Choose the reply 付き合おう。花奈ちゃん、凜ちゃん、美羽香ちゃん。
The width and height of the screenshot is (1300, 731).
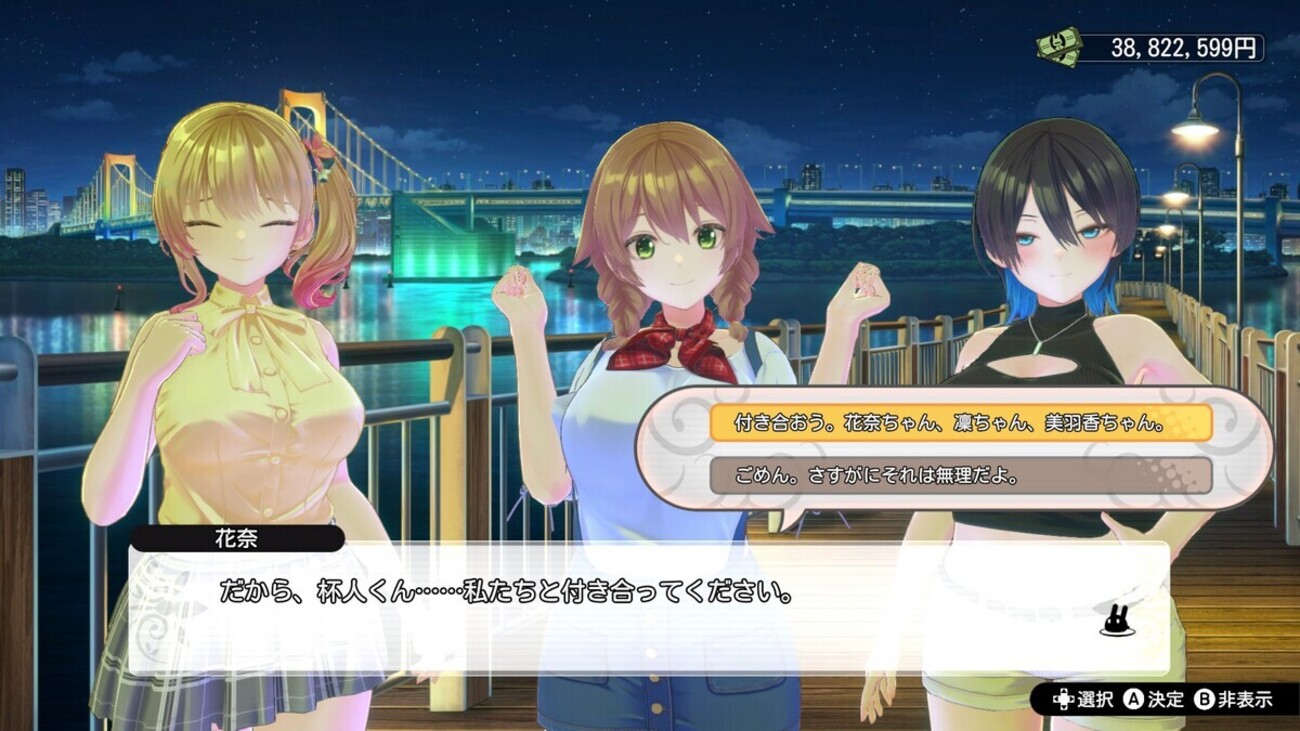[960, 423]
